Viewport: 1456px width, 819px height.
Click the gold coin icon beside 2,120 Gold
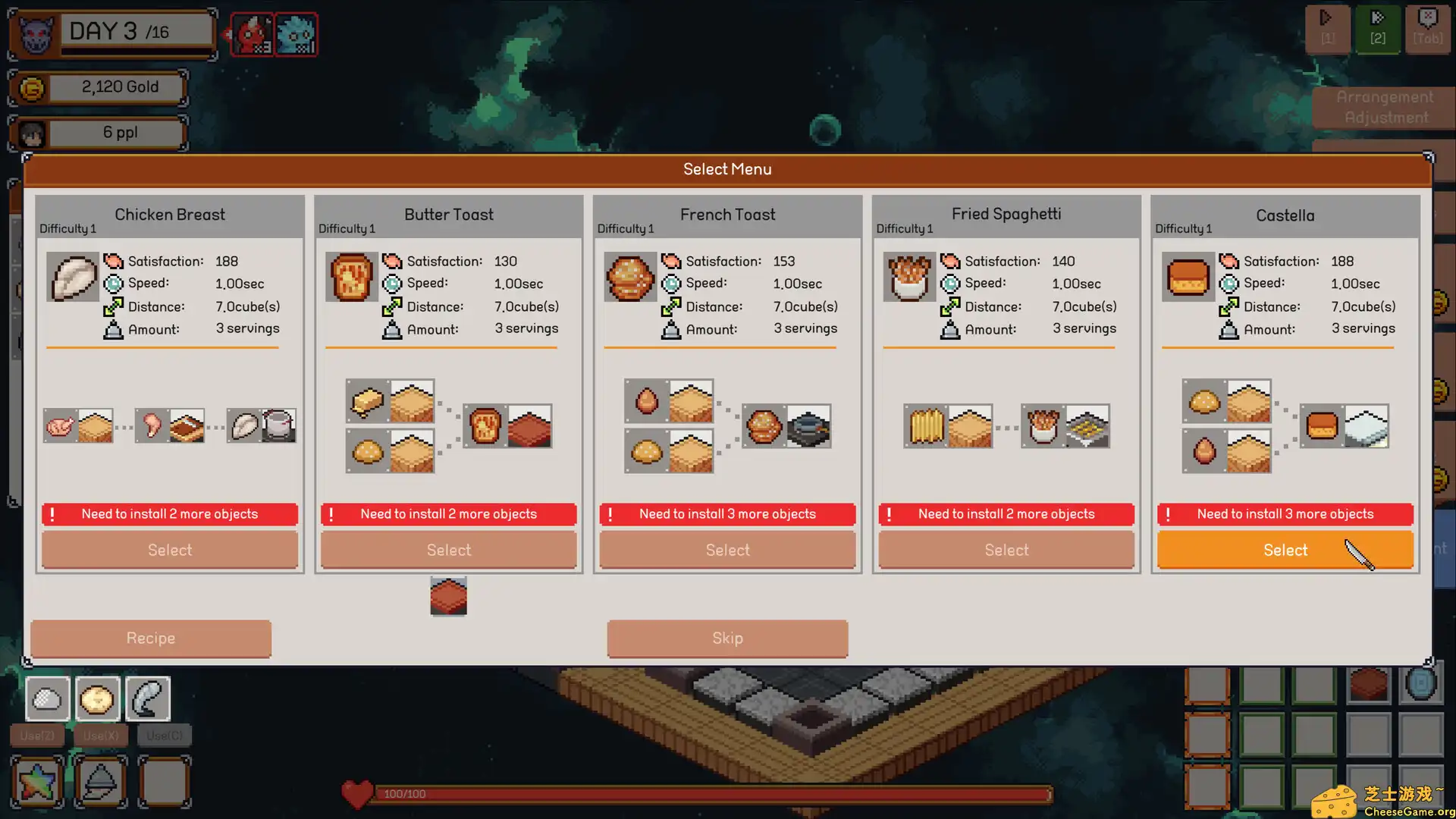tap(29, 89)
